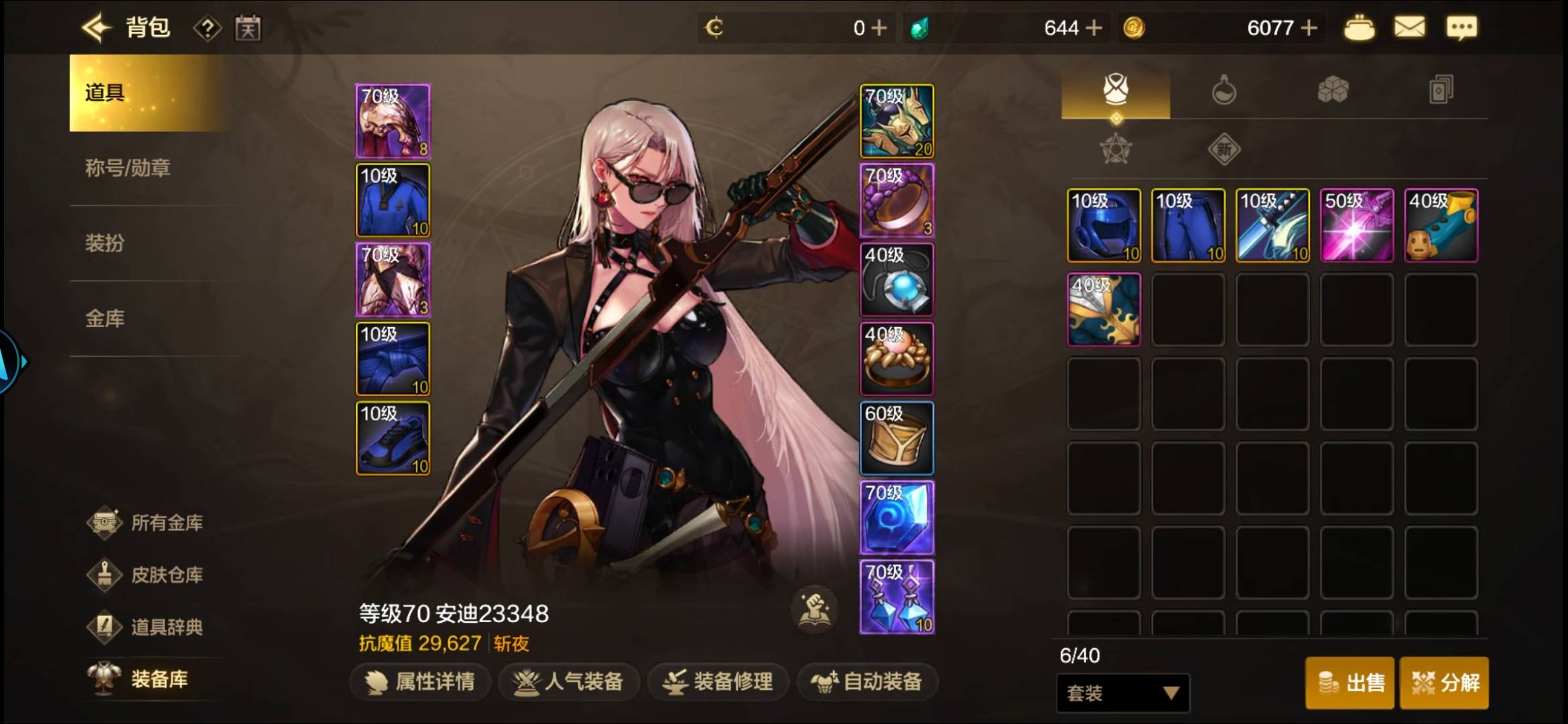Open the help question mark icon beside 背包
Screen dimensions: 1568x724
[208, 27]
